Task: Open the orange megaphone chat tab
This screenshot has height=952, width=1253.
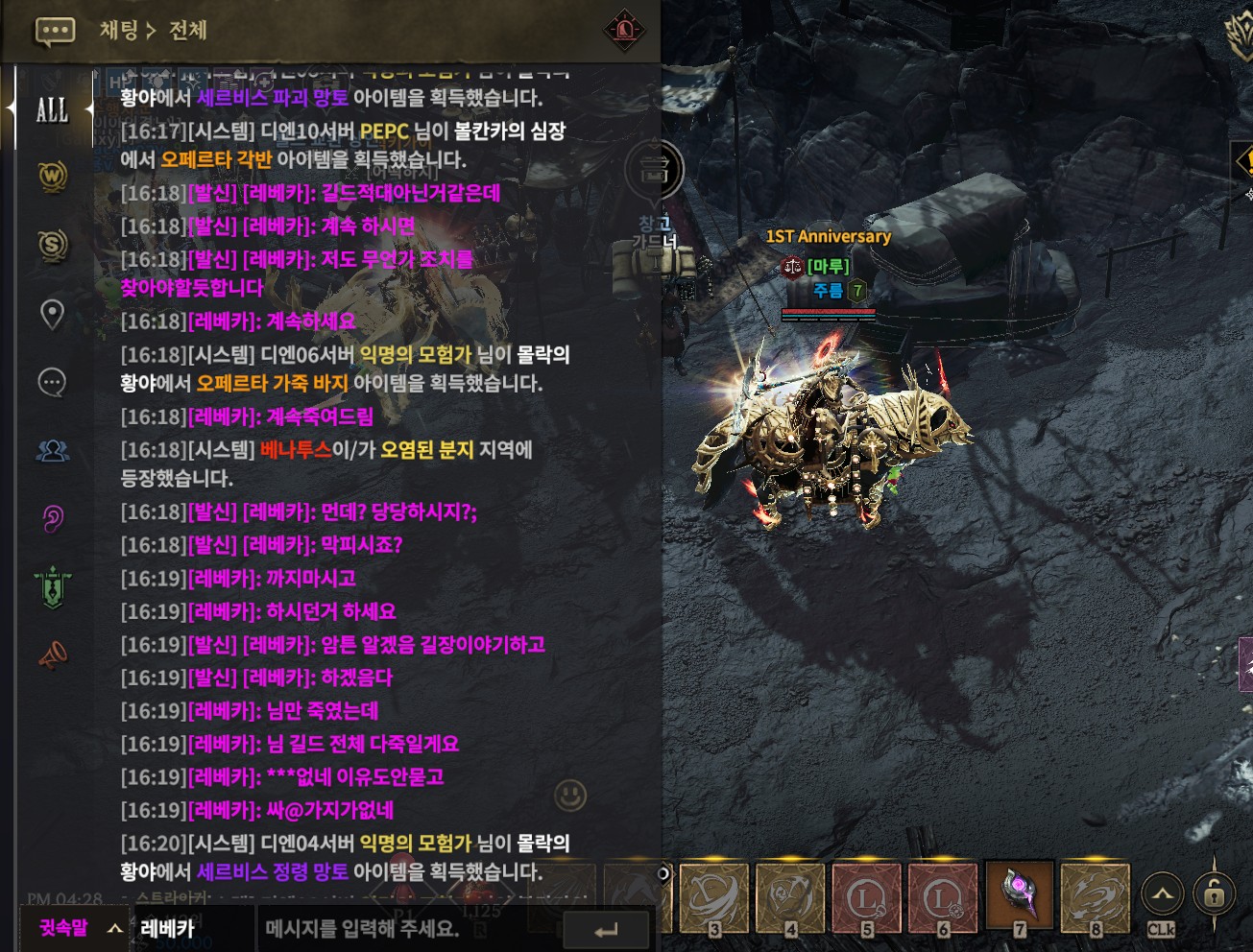Action: 52,655
